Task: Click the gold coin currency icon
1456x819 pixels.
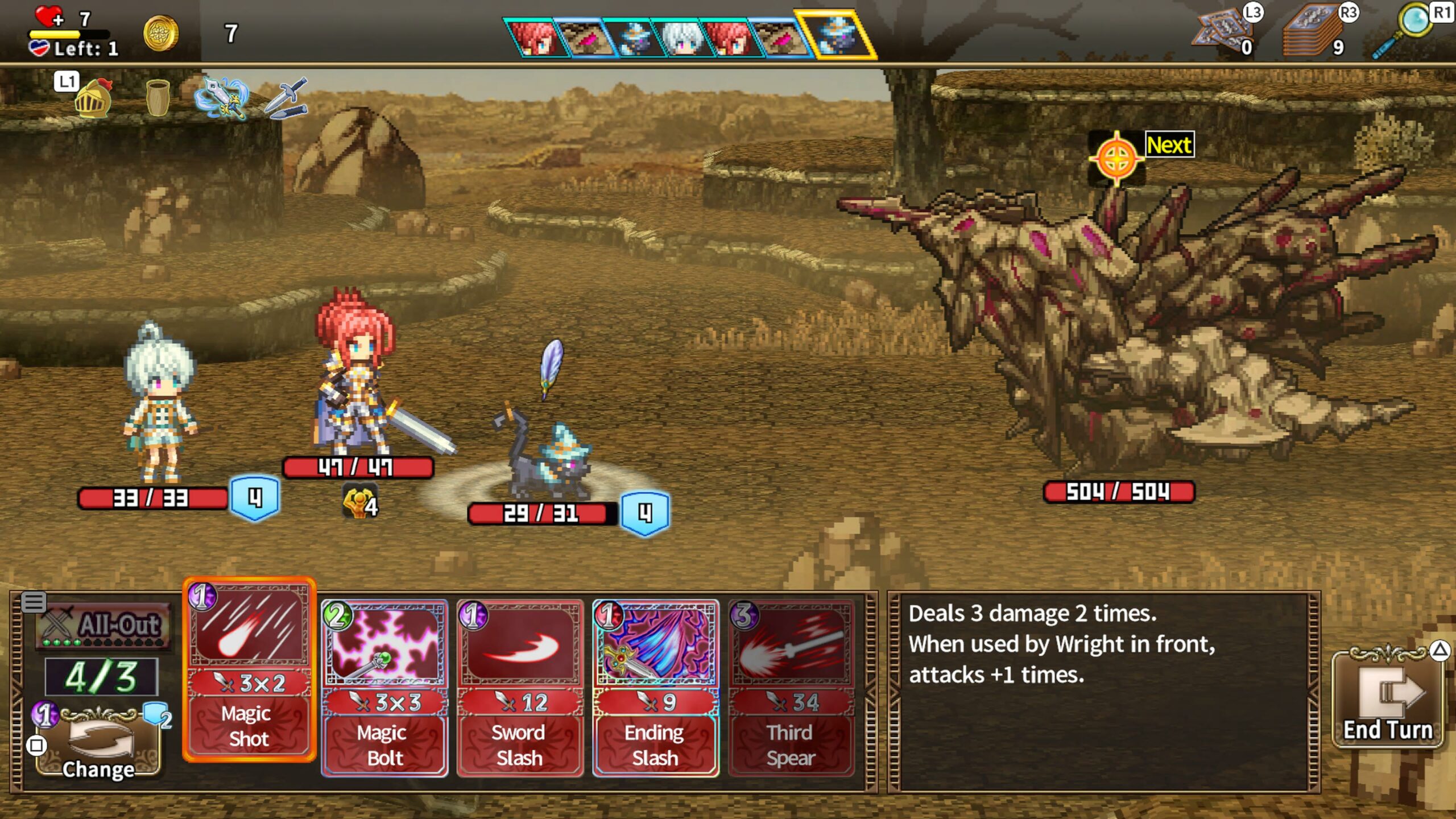Action: (x=161, y=33)
